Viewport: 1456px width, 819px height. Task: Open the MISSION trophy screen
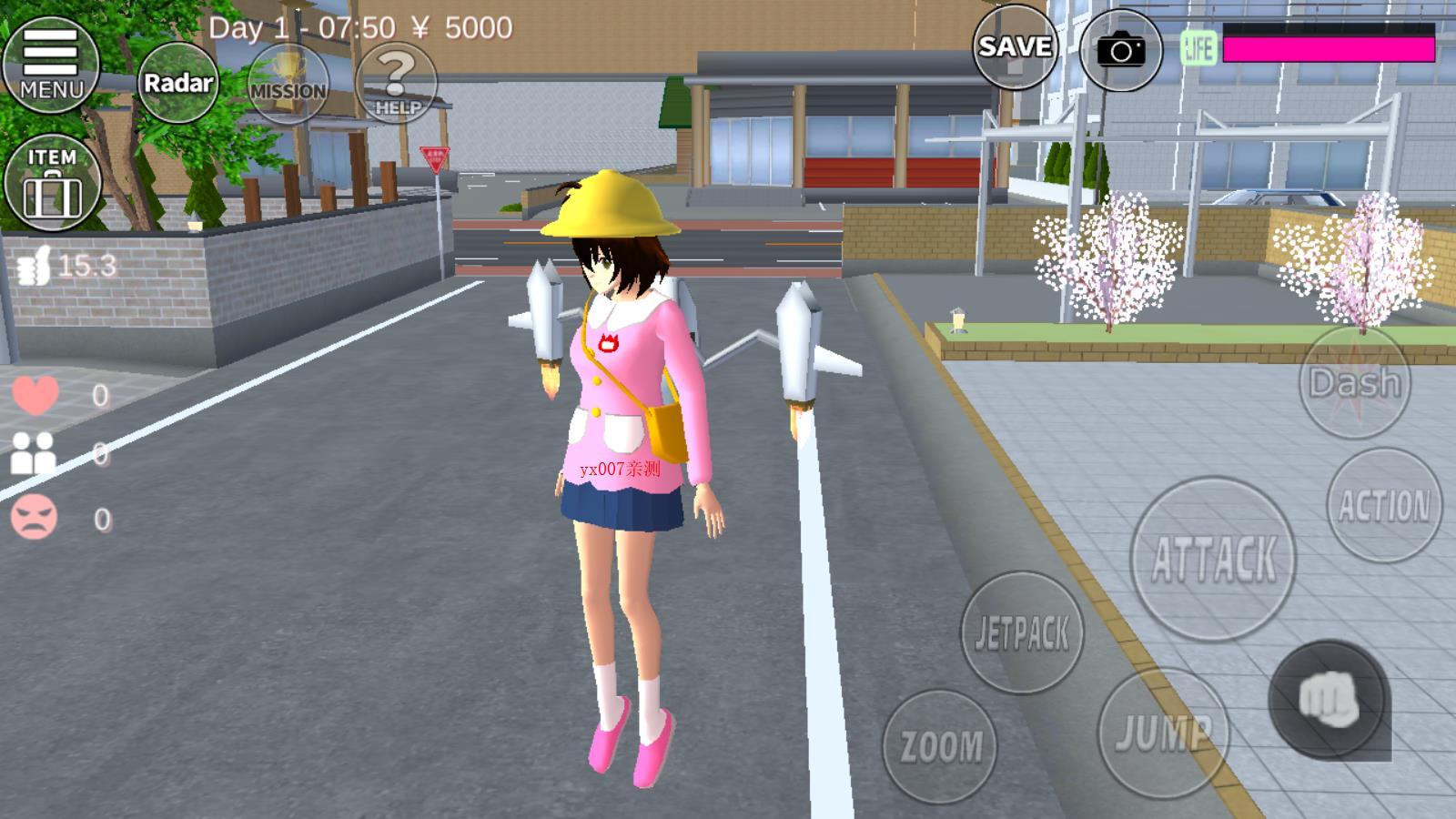(x=288, y=82)
